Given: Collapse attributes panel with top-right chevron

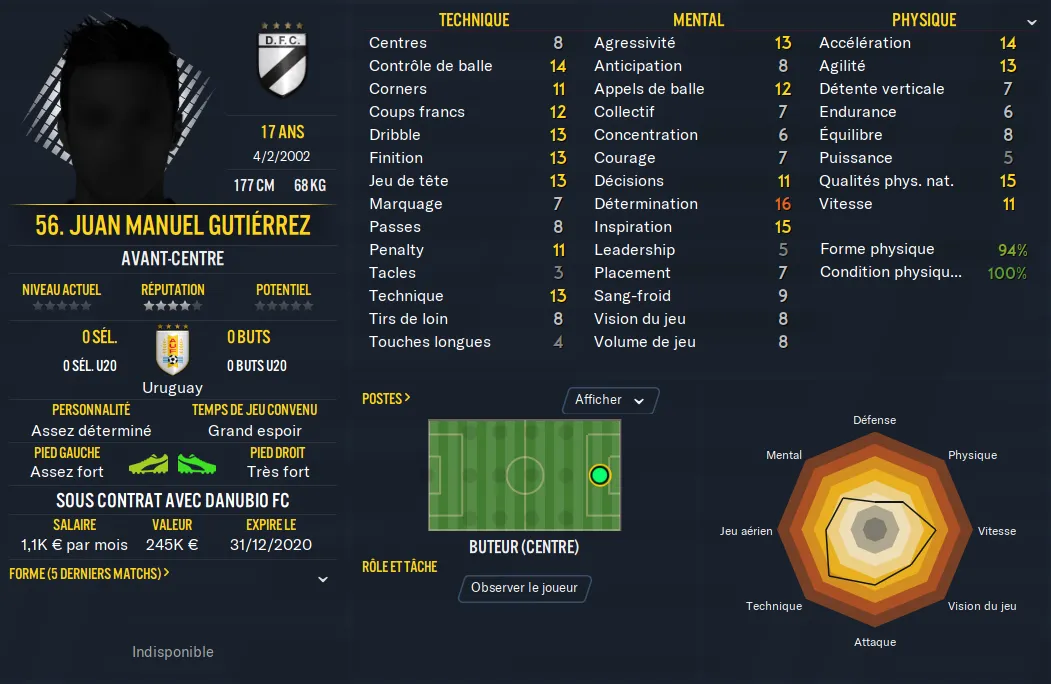Looking at the screenshot, I should 1032,21.
